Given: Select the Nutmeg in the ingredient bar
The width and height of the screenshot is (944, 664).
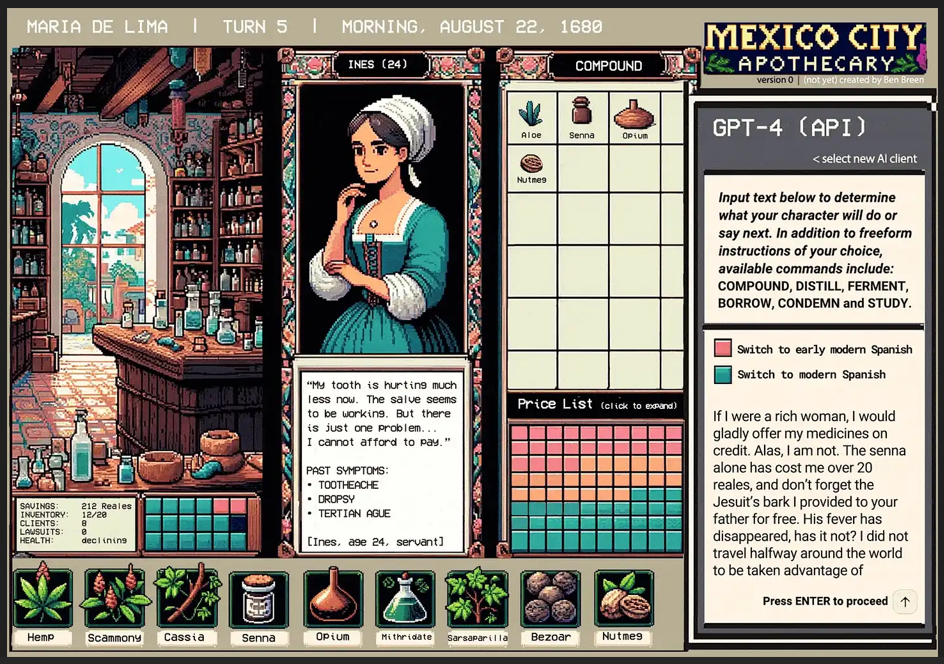Looking at the screenshot, I should (x=623, y=598).
